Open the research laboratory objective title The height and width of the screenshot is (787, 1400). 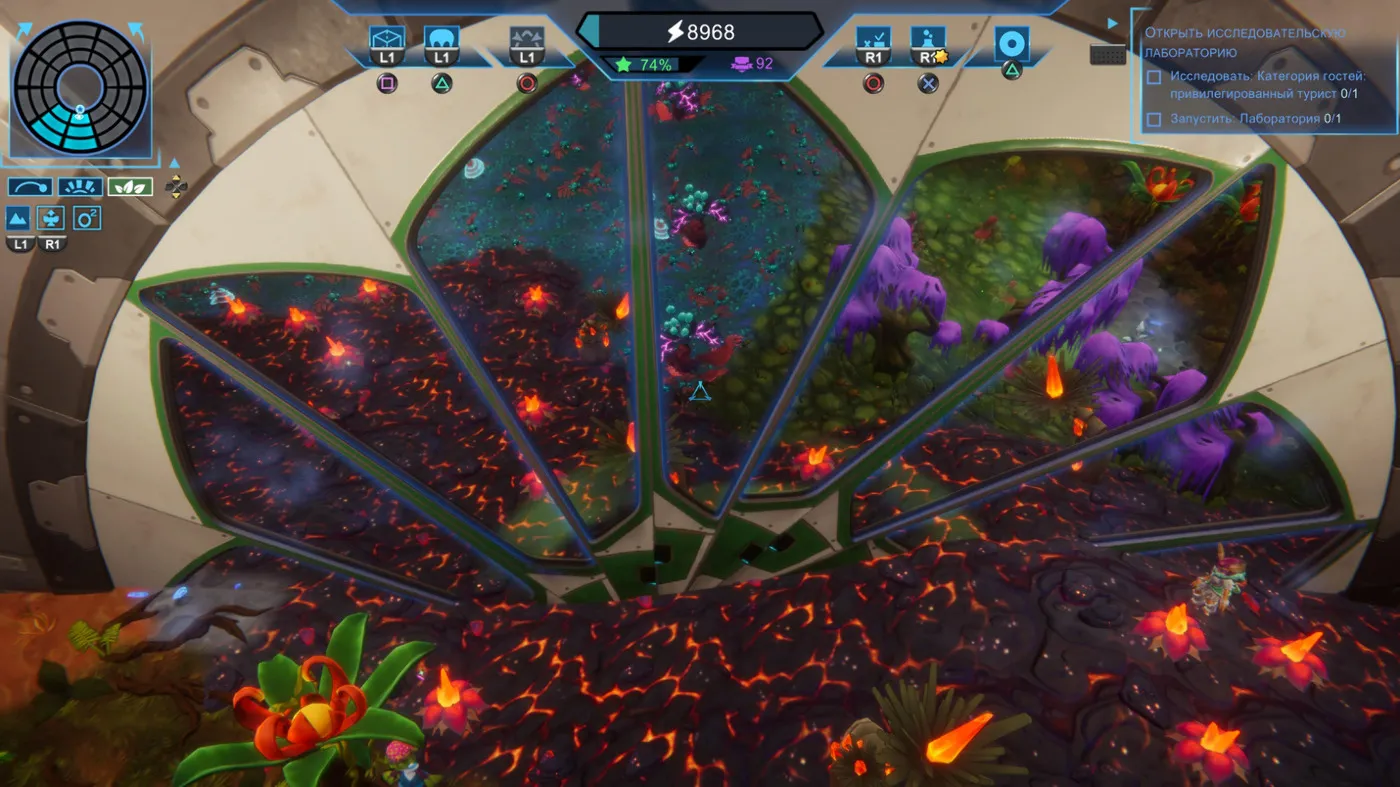(x=1244, y=42)
